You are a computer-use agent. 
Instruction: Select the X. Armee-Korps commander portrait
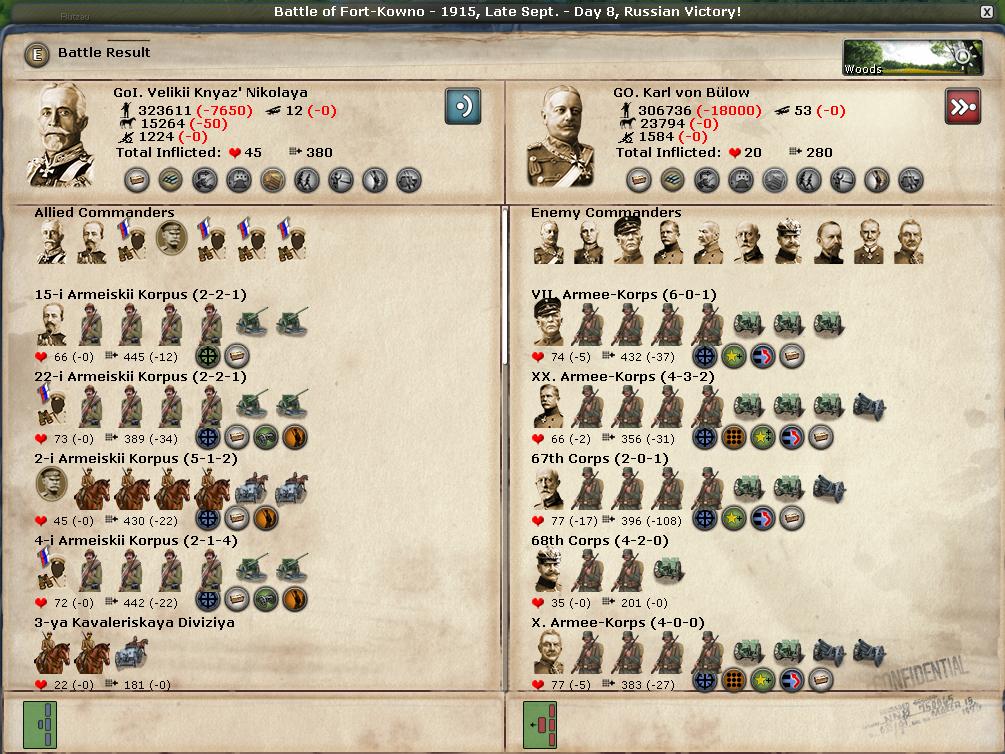coord(549,651)
